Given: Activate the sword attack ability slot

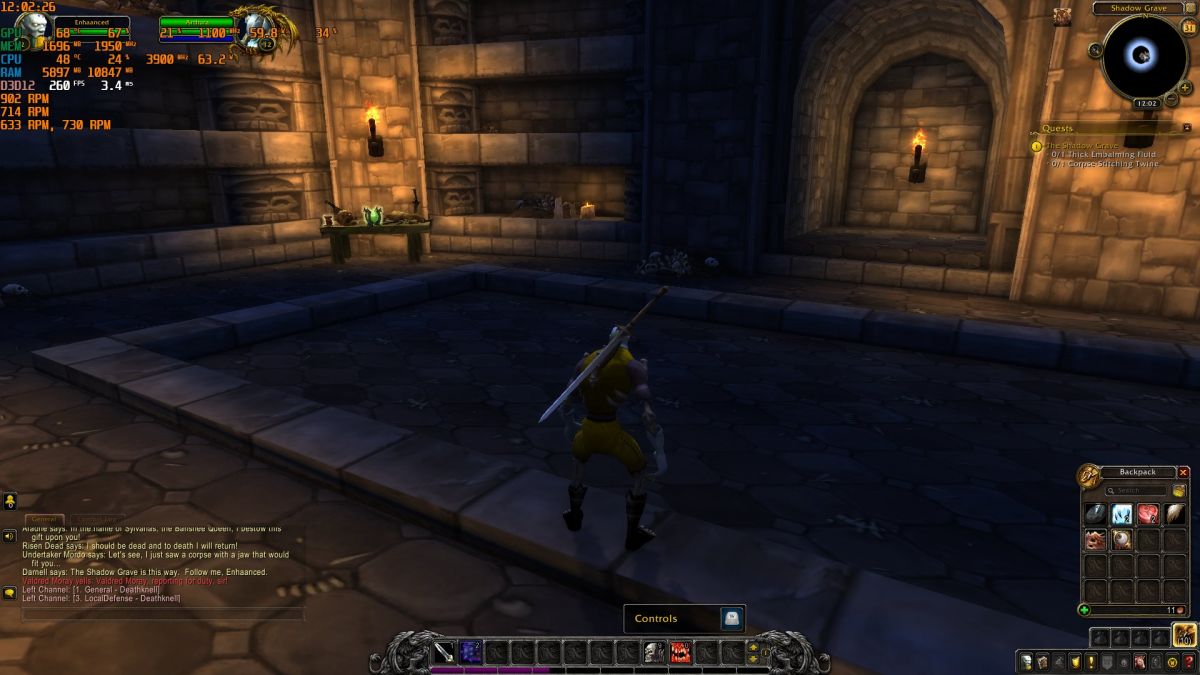Looking at the screenshot, I should (x=445, y=653).
